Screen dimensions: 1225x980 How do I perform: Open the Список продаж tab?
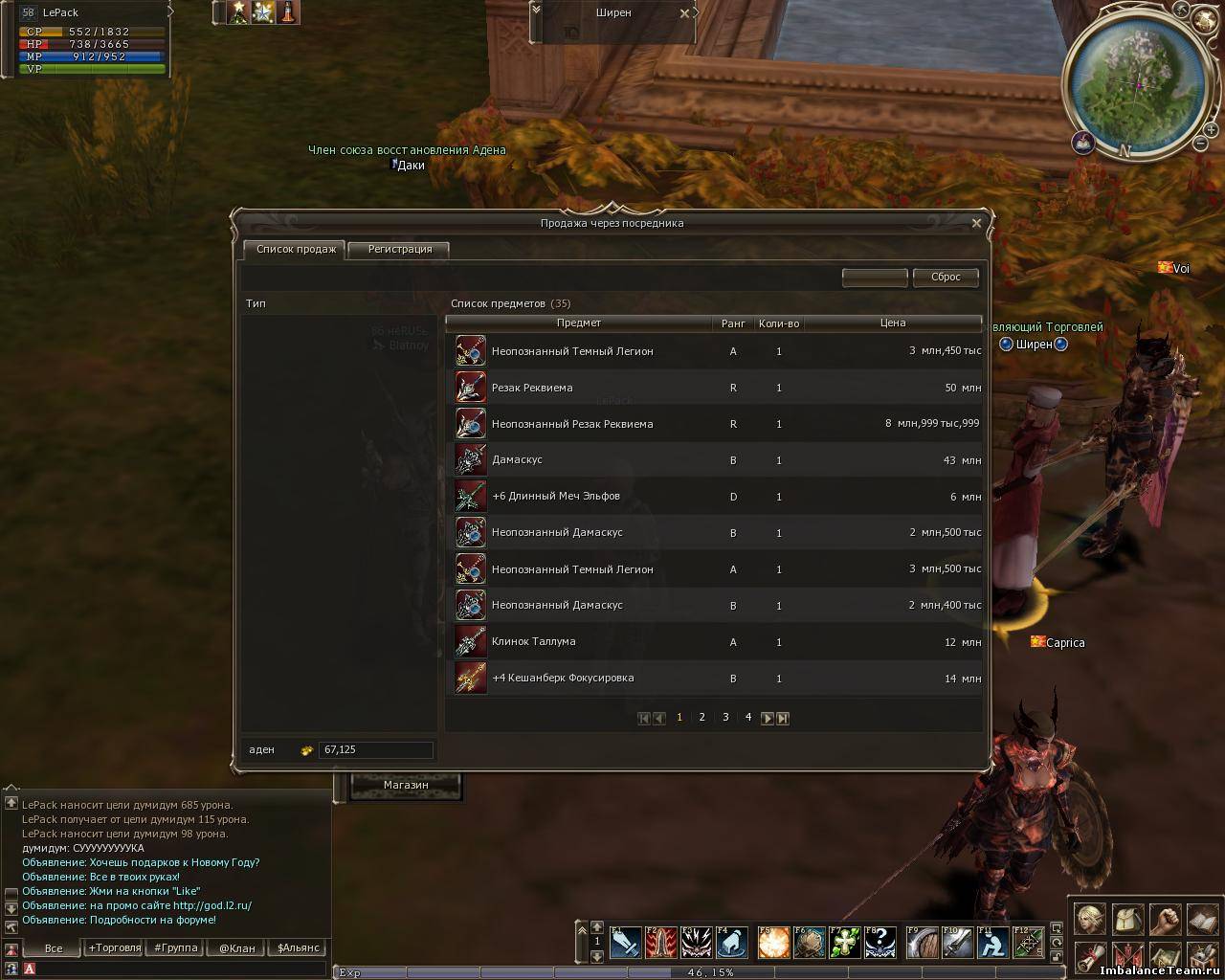click(x=296, y=249)
